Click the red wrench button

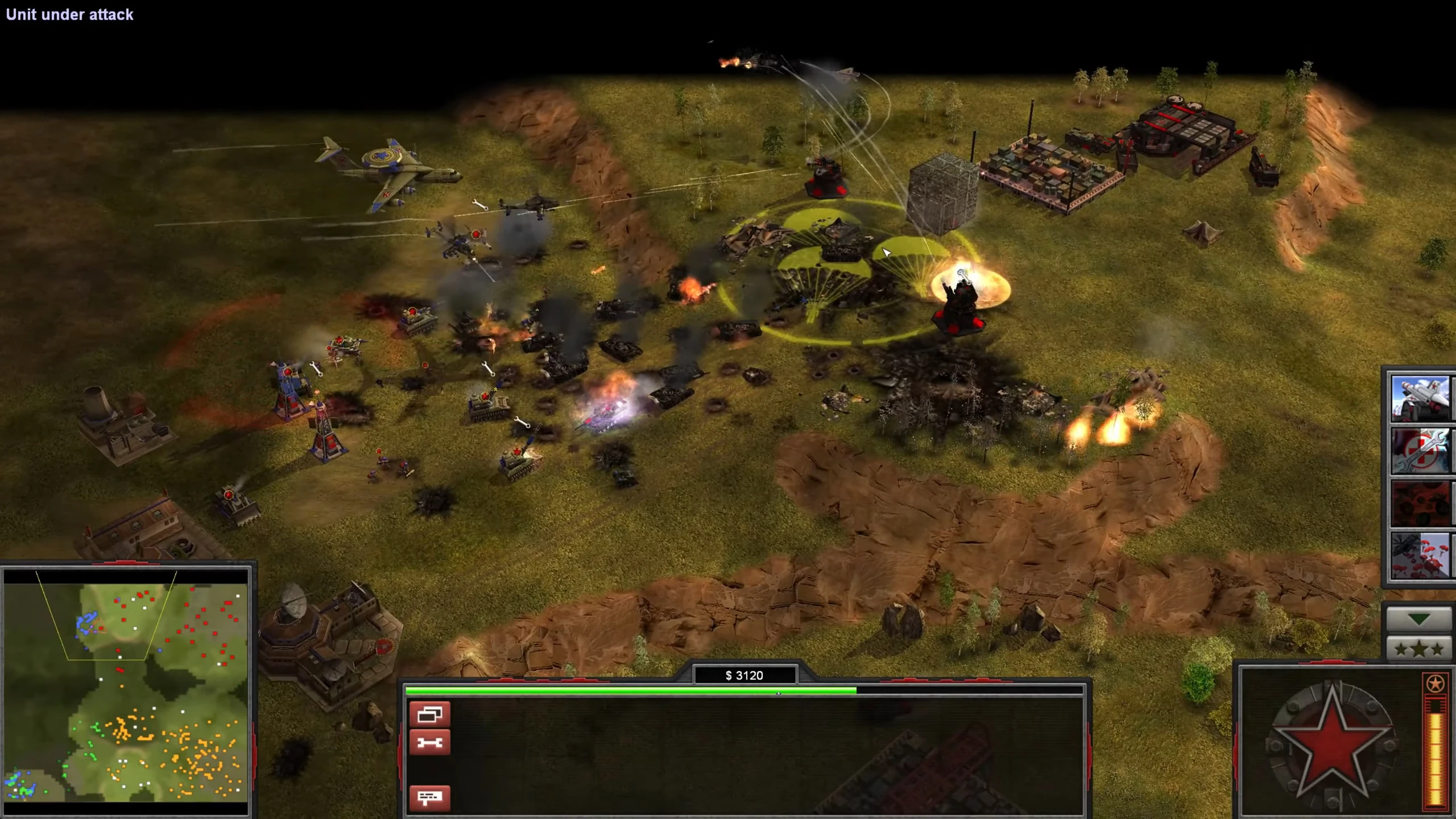coord(429,742)
